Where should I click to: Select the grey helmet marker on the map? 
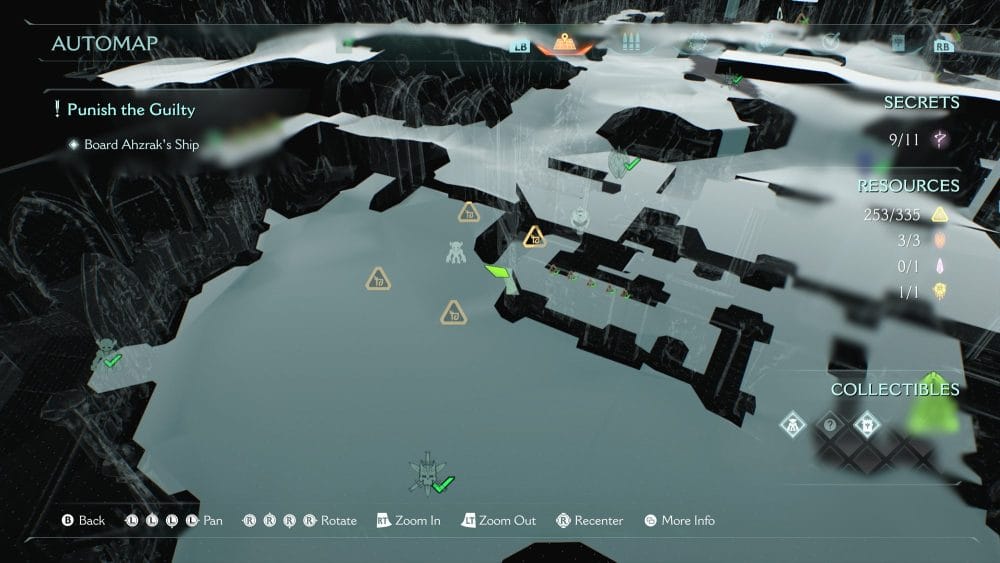[x=578, y=218]
